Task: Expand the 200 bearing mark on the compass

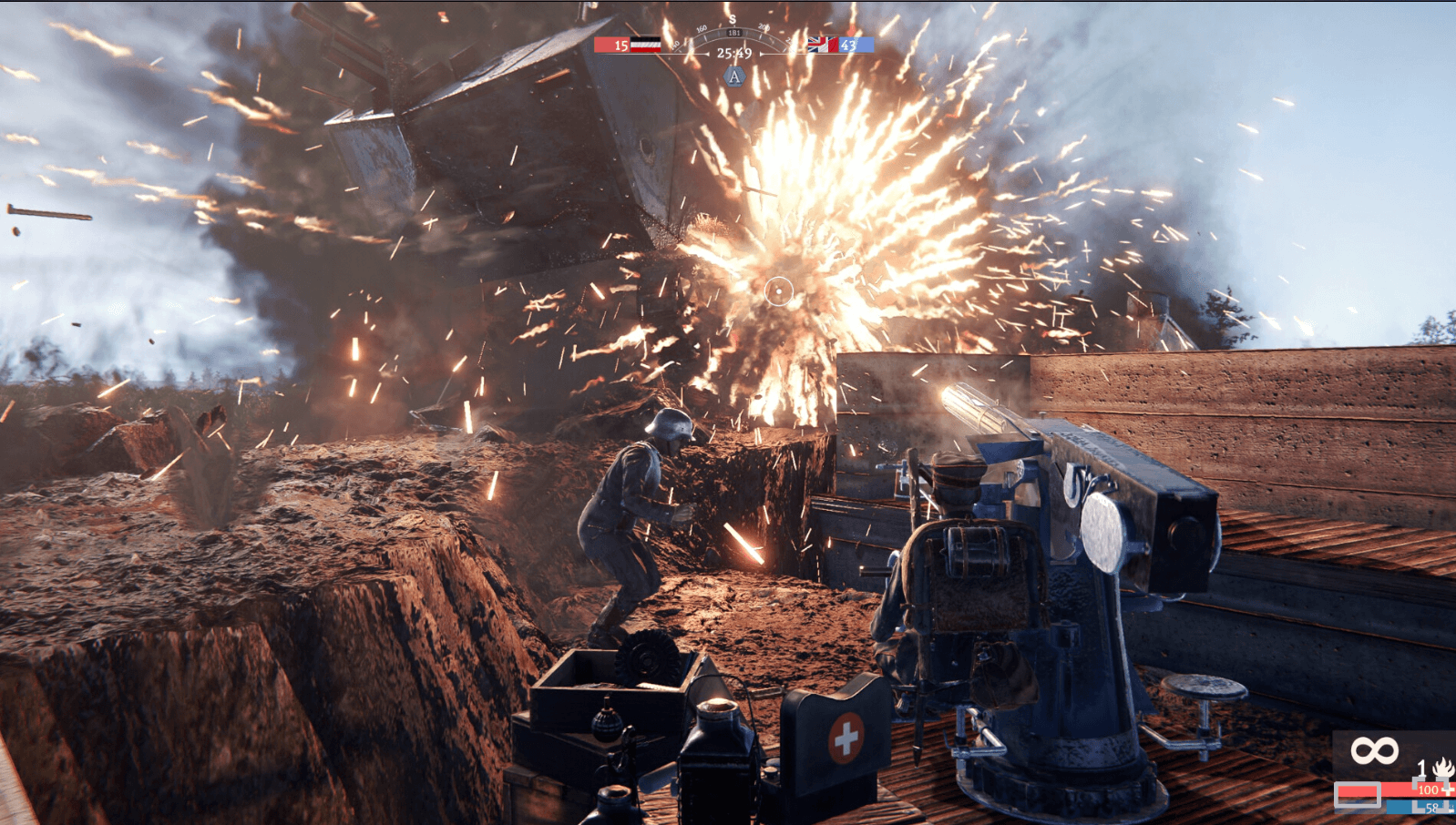Action: click(x=764, y=27)
